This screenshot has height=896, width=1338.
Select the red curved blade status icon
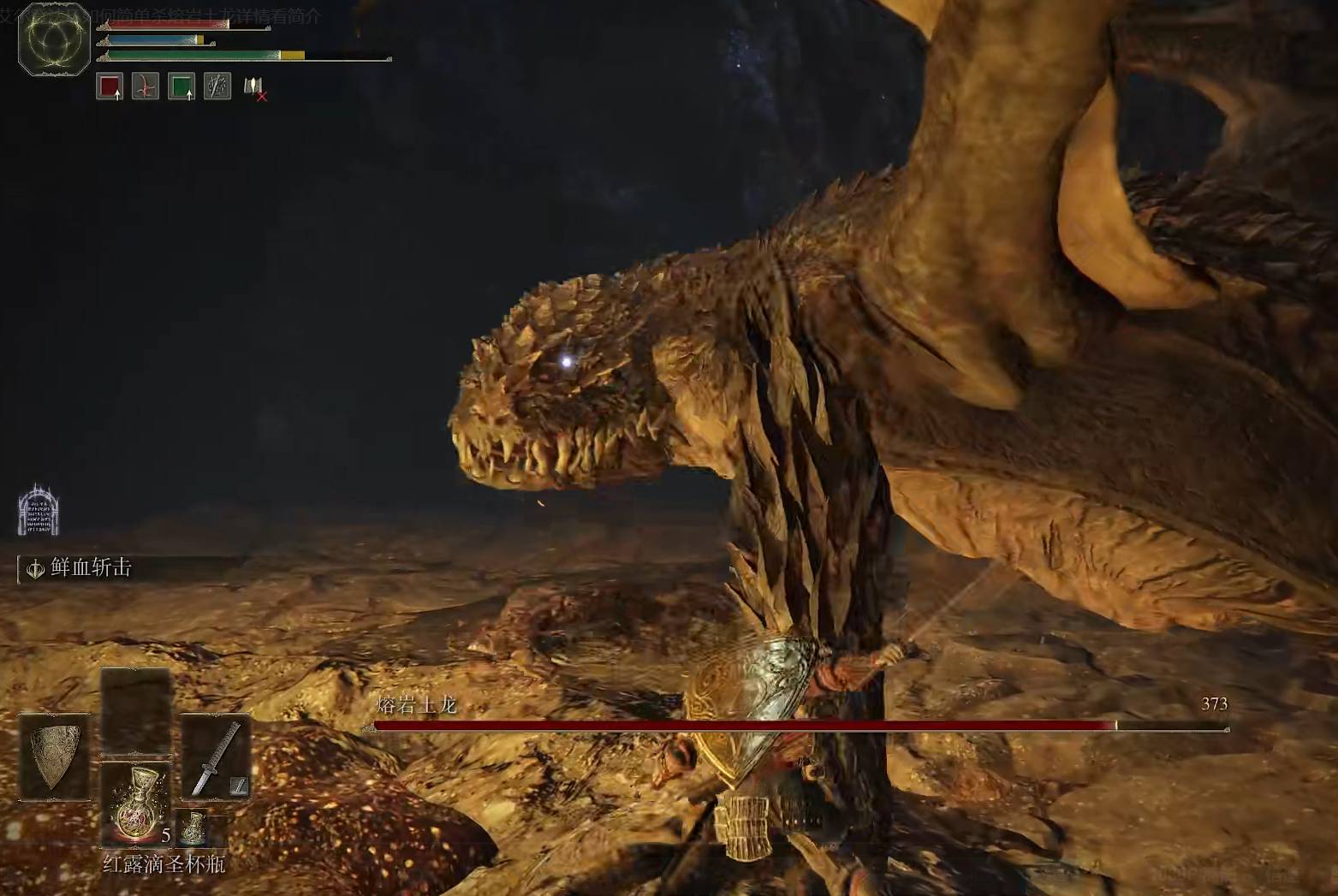(x=146, y=86)
